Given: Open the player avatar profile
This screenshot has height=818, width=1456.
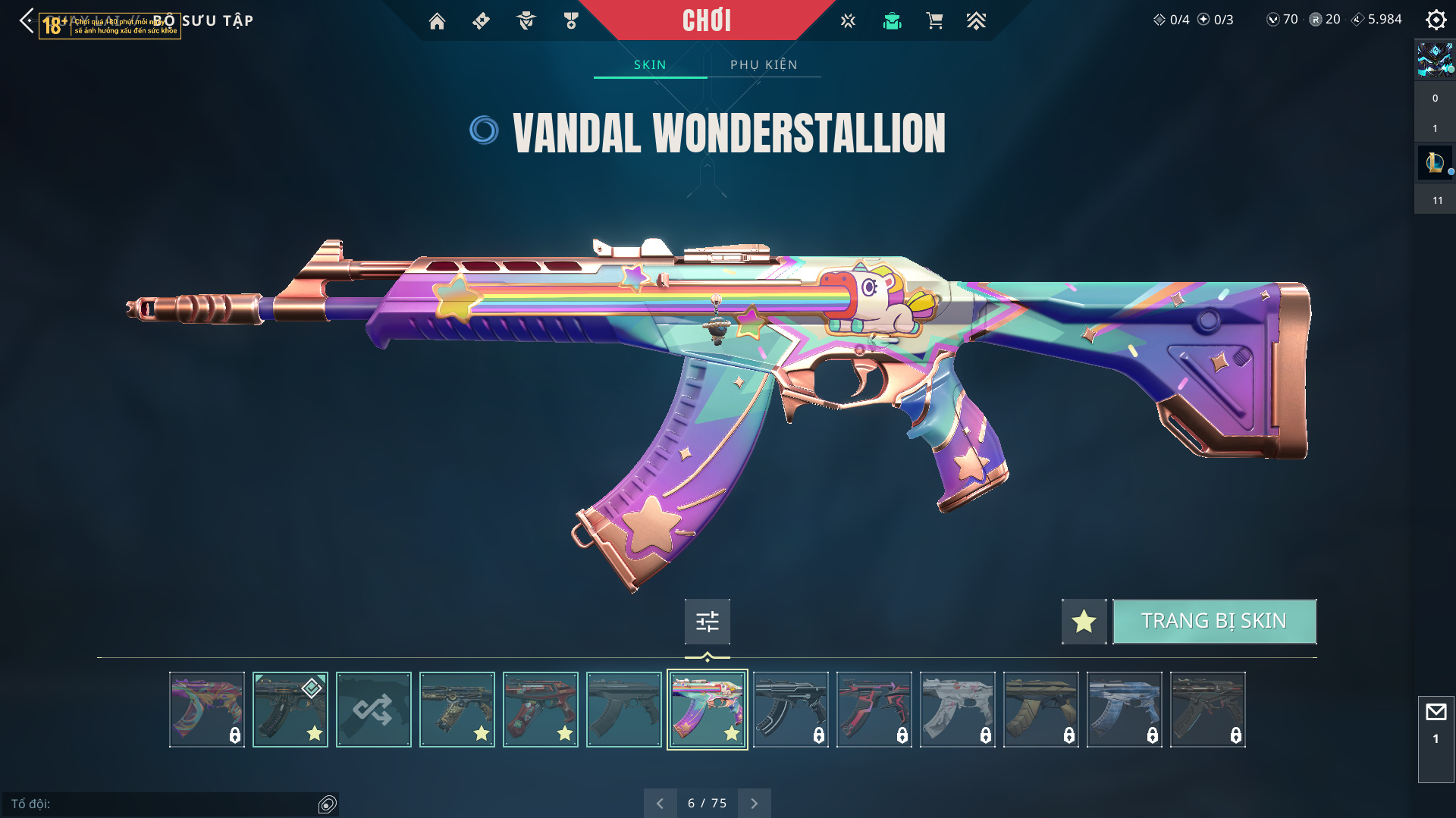Looking at the screenshot, I should coord(1435,59).
